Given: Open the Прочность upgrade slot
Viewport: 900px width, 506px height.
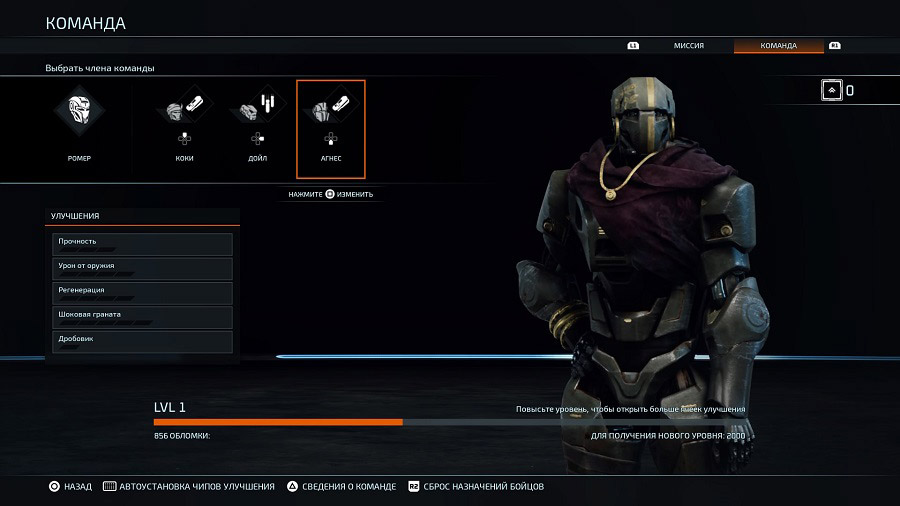Looking at the screenshot, I should click(x=143, y=244).
